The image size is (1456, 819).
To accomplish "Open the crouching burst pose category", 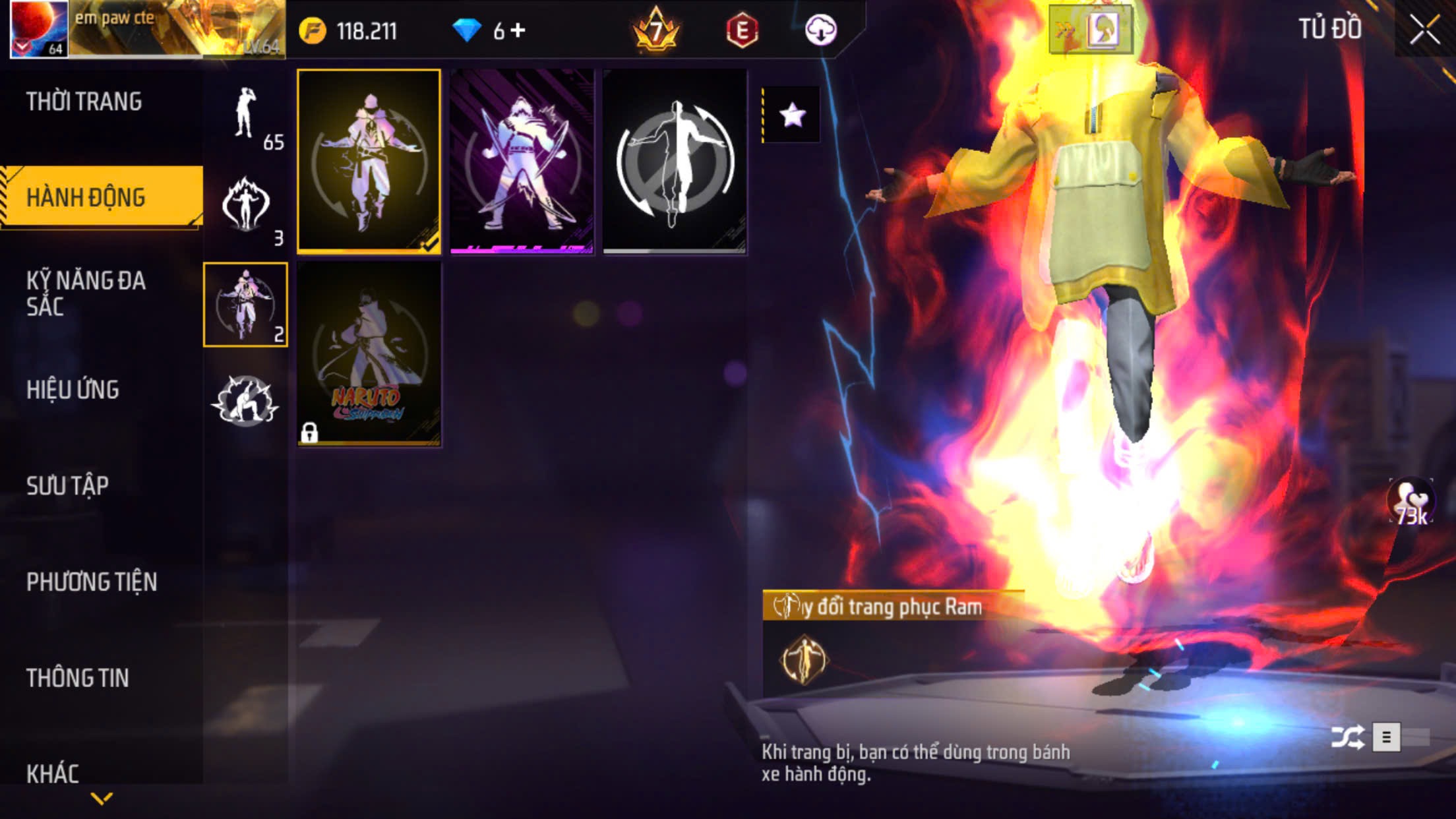I will click(245, 400).
